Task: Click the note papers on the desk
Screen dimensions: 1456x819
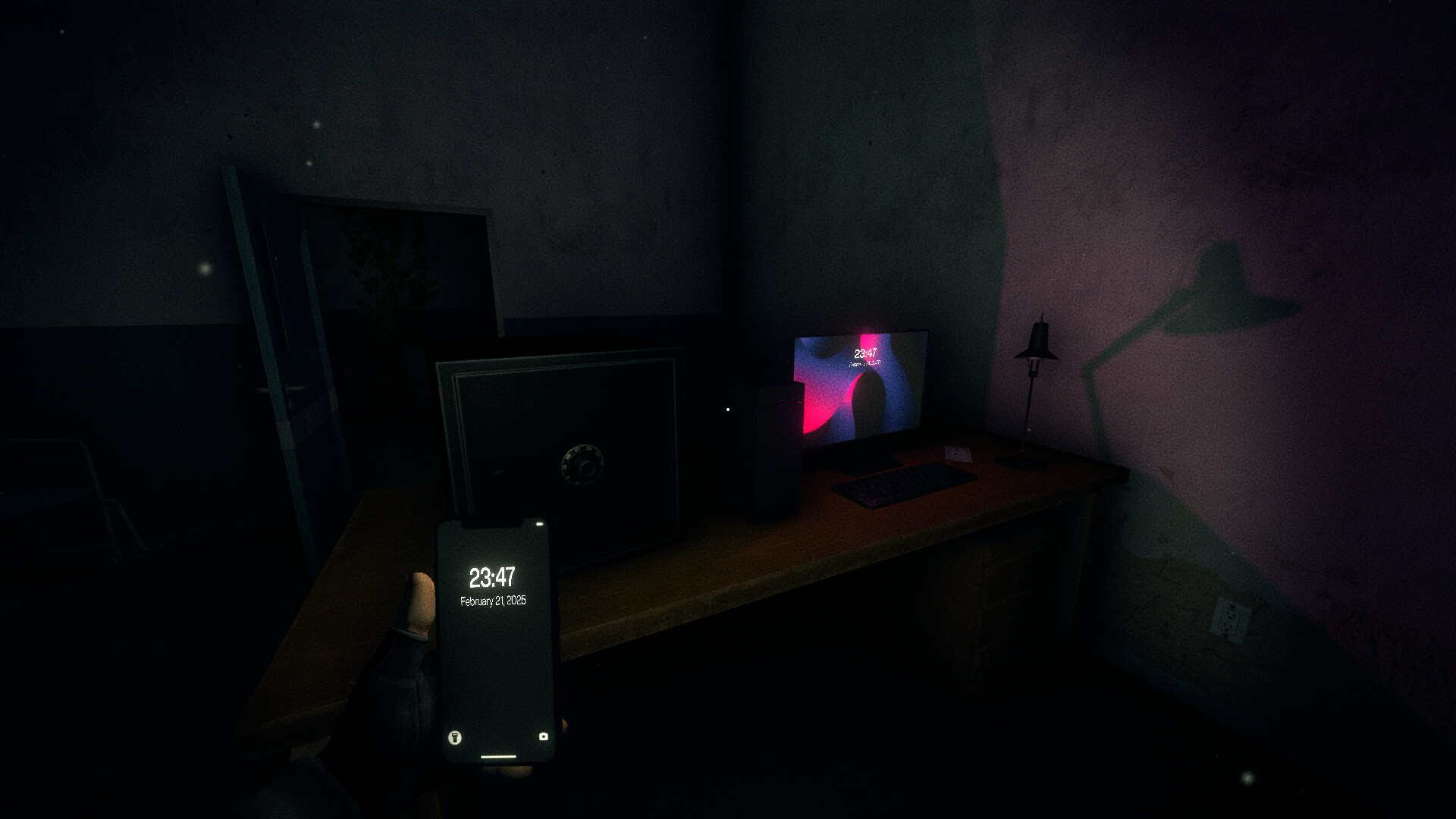Action: coord(958,452)
